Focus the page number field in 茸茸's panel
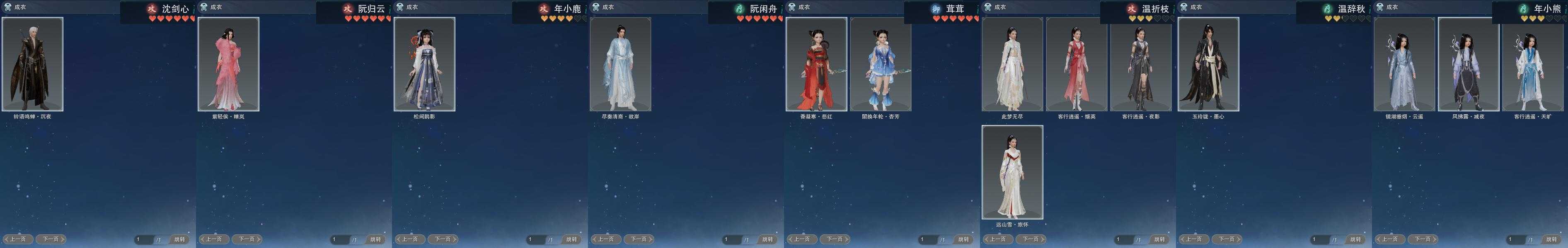The width and height of the screenshot is (1568, 248). pyautogui.click(x=928, y=239)
